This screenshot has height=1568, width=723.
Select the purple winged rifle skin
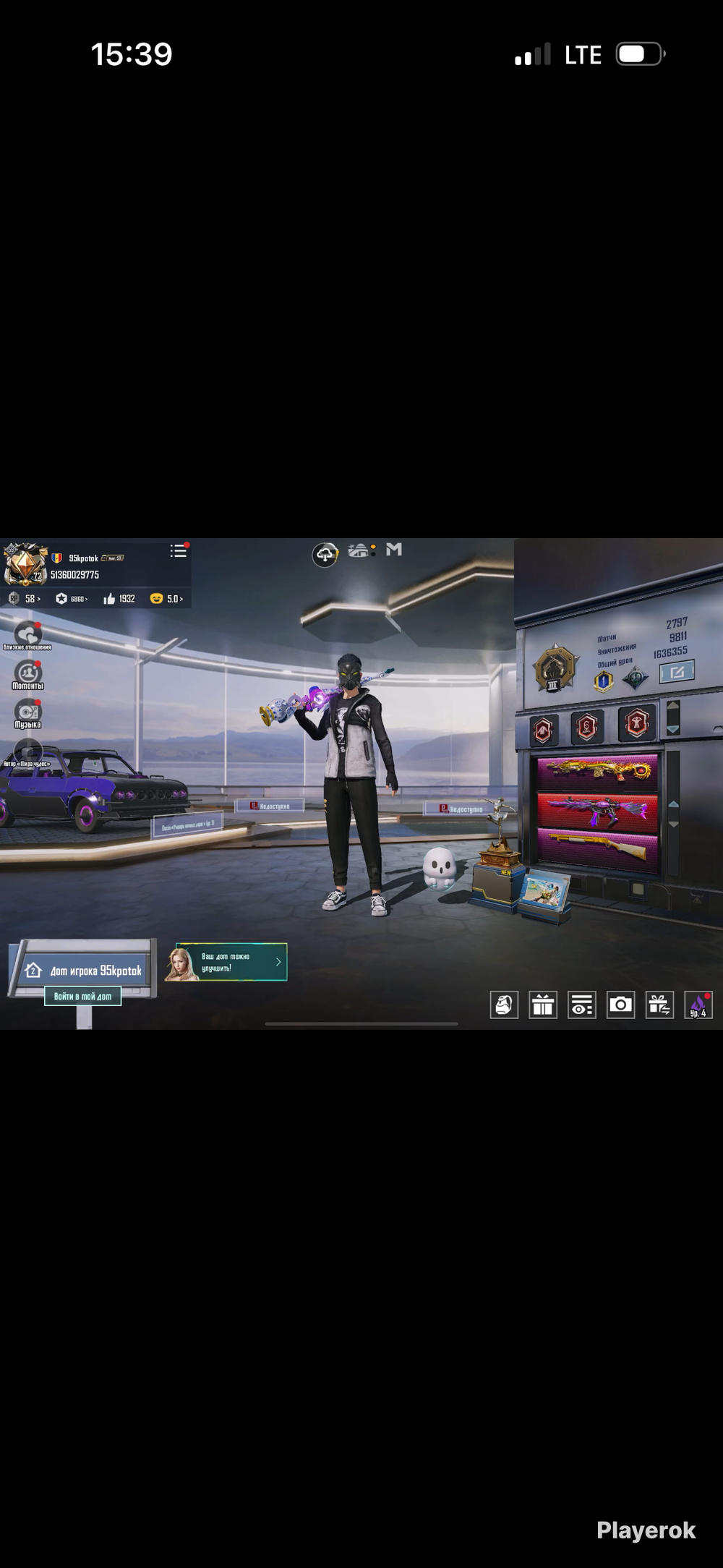point(597,810)
